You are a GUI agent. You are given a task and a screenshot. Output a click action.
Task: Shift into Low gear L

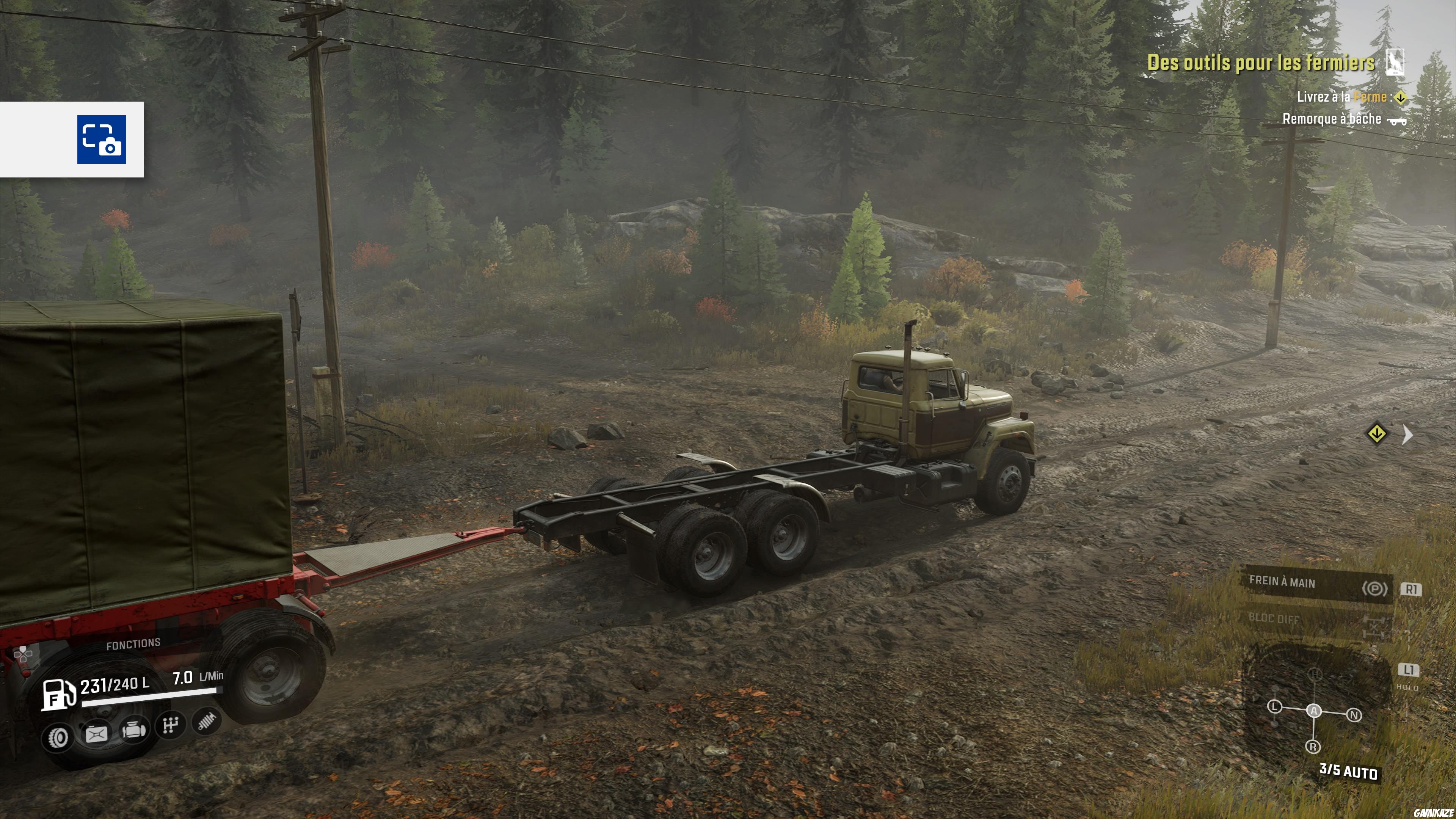pyautogui.click(x=1274, y=706)
